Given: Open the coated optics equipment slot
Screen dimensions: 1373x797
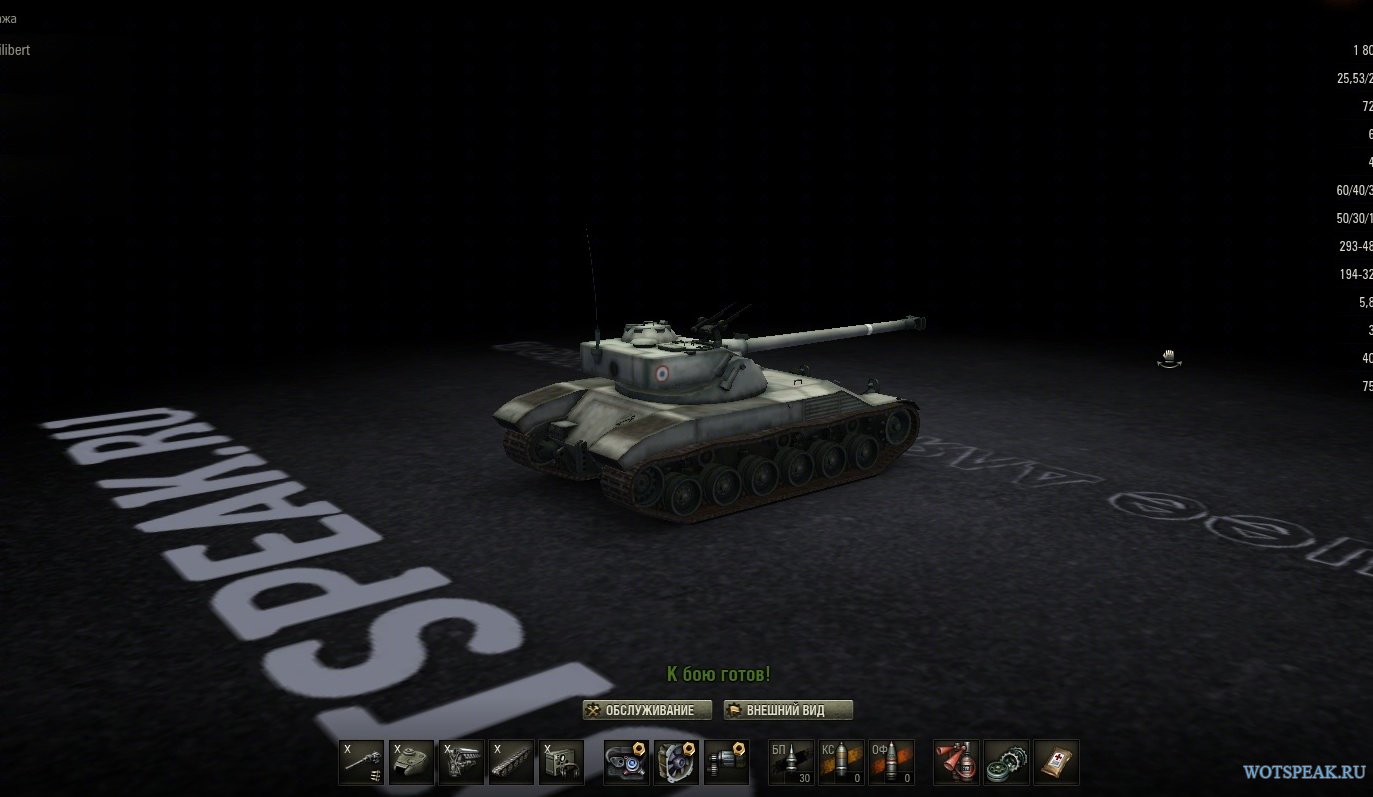Looking at the screenshot, I should (x=627, y=762).
